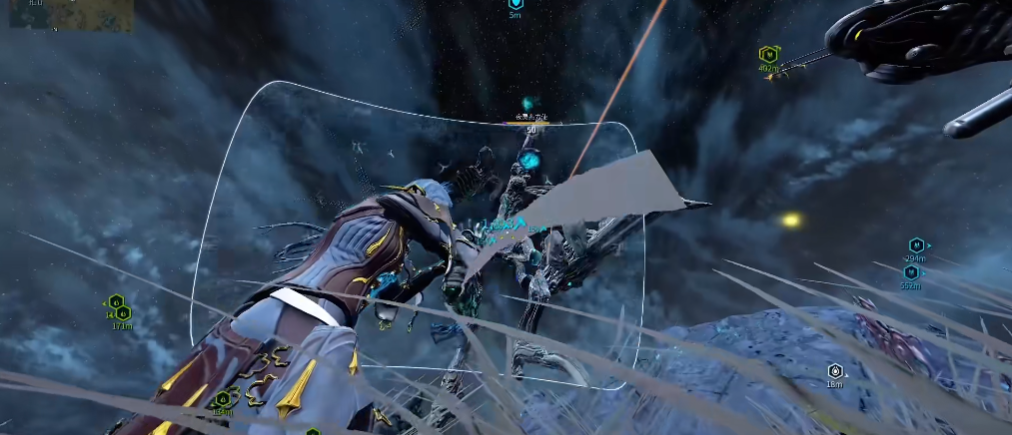Select the blue waypoint marker labeled 5m
Viewport: 1012px width, 435px height.
point(516,4)
